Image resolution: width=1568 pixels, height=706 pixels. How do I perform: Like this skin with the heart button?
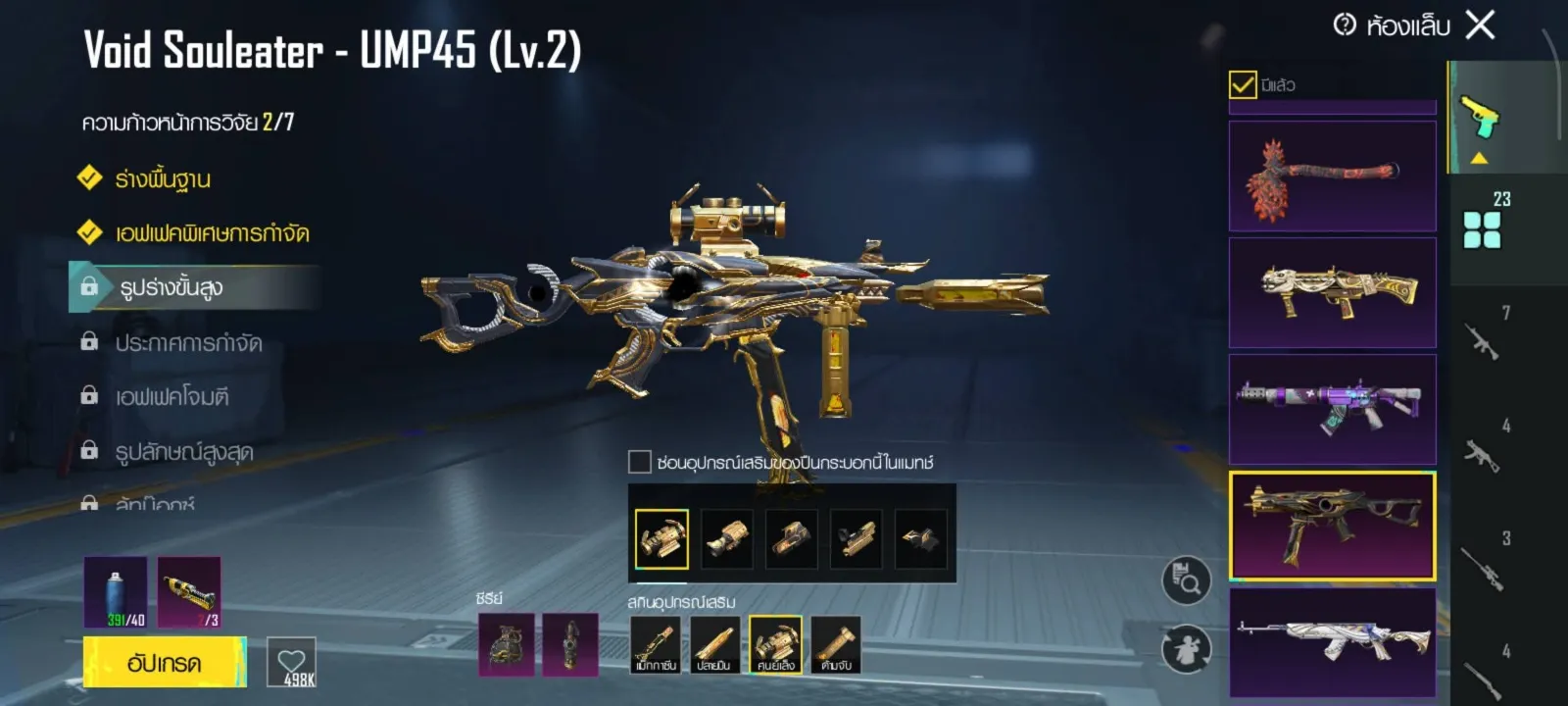[x=292, y=663]
